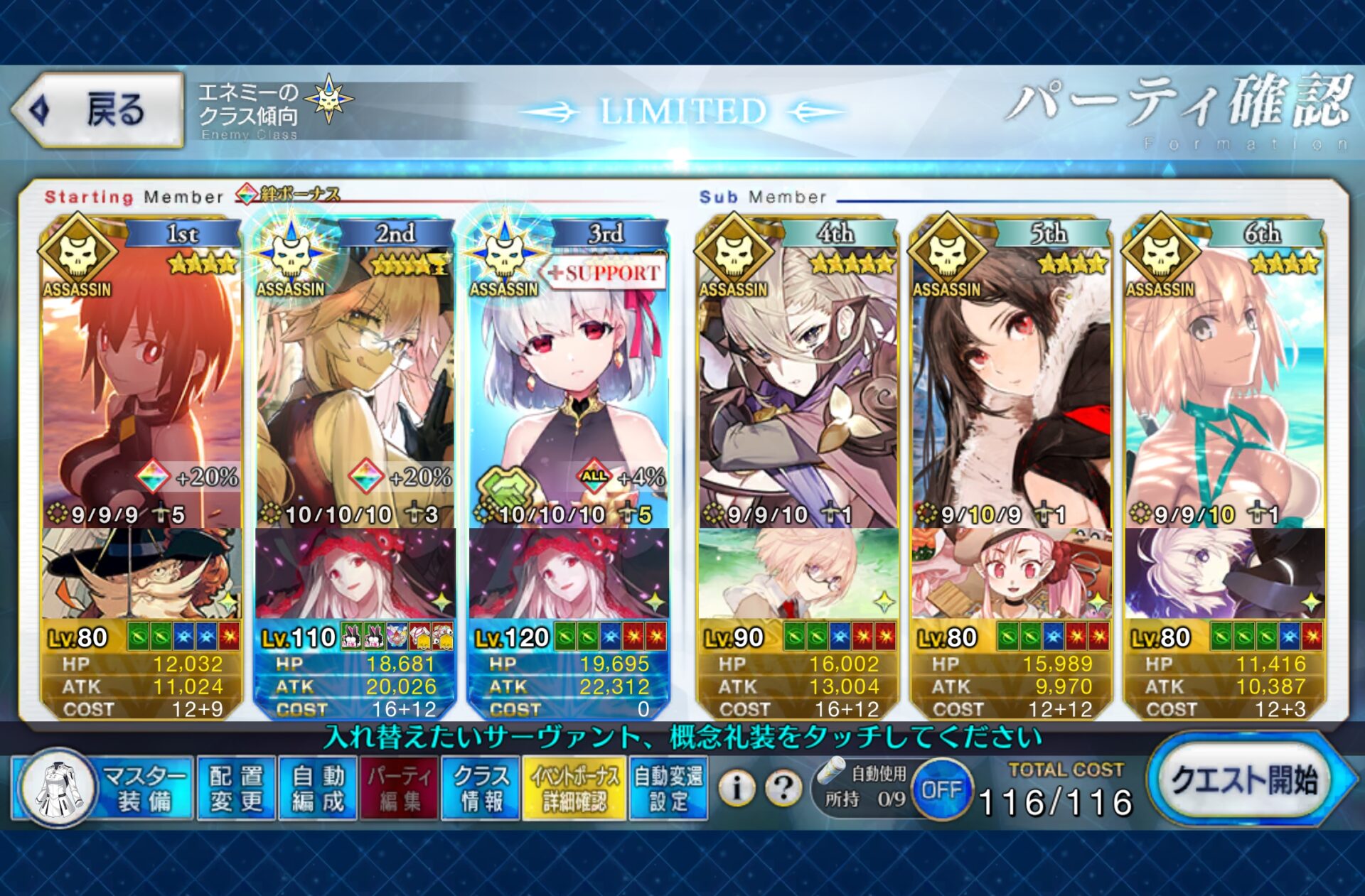Change the 1st member's hat-wearing craft essence

pos(141,573)
